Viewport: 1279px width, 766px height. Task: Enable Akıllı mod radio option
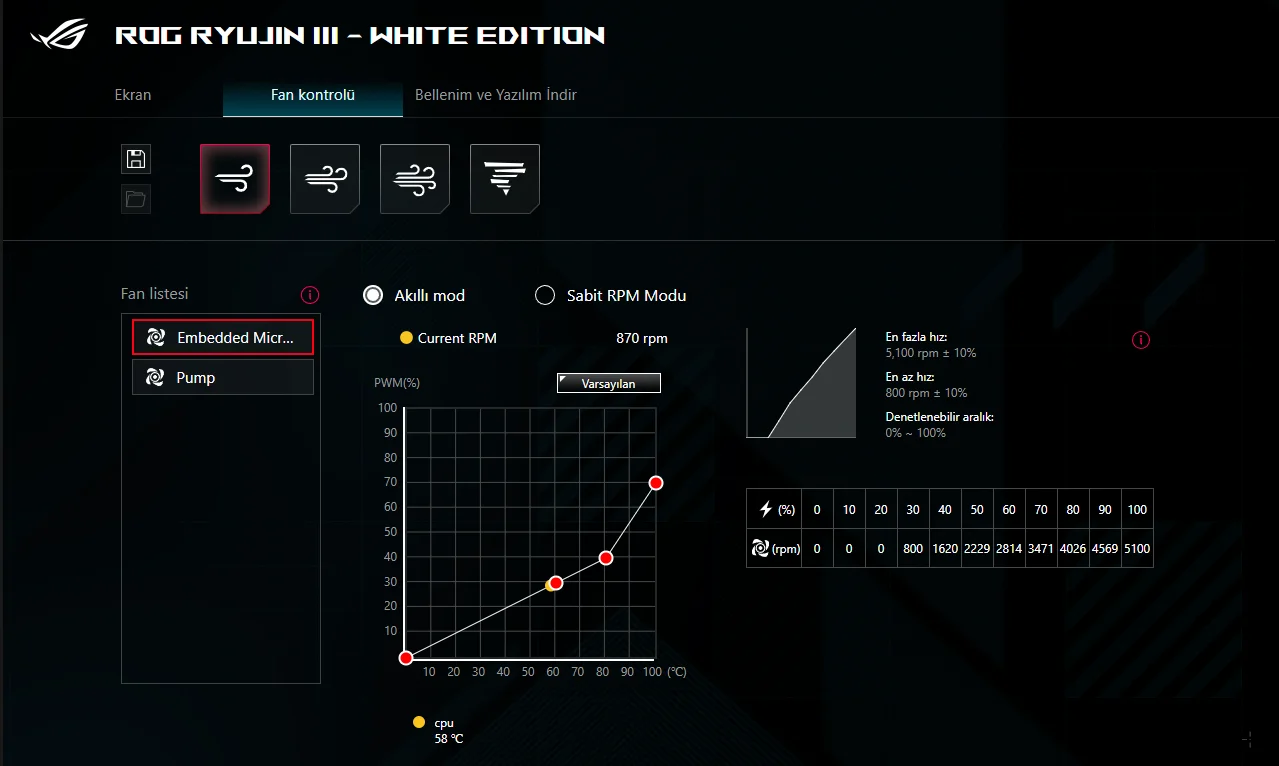[x=373, y=295]
